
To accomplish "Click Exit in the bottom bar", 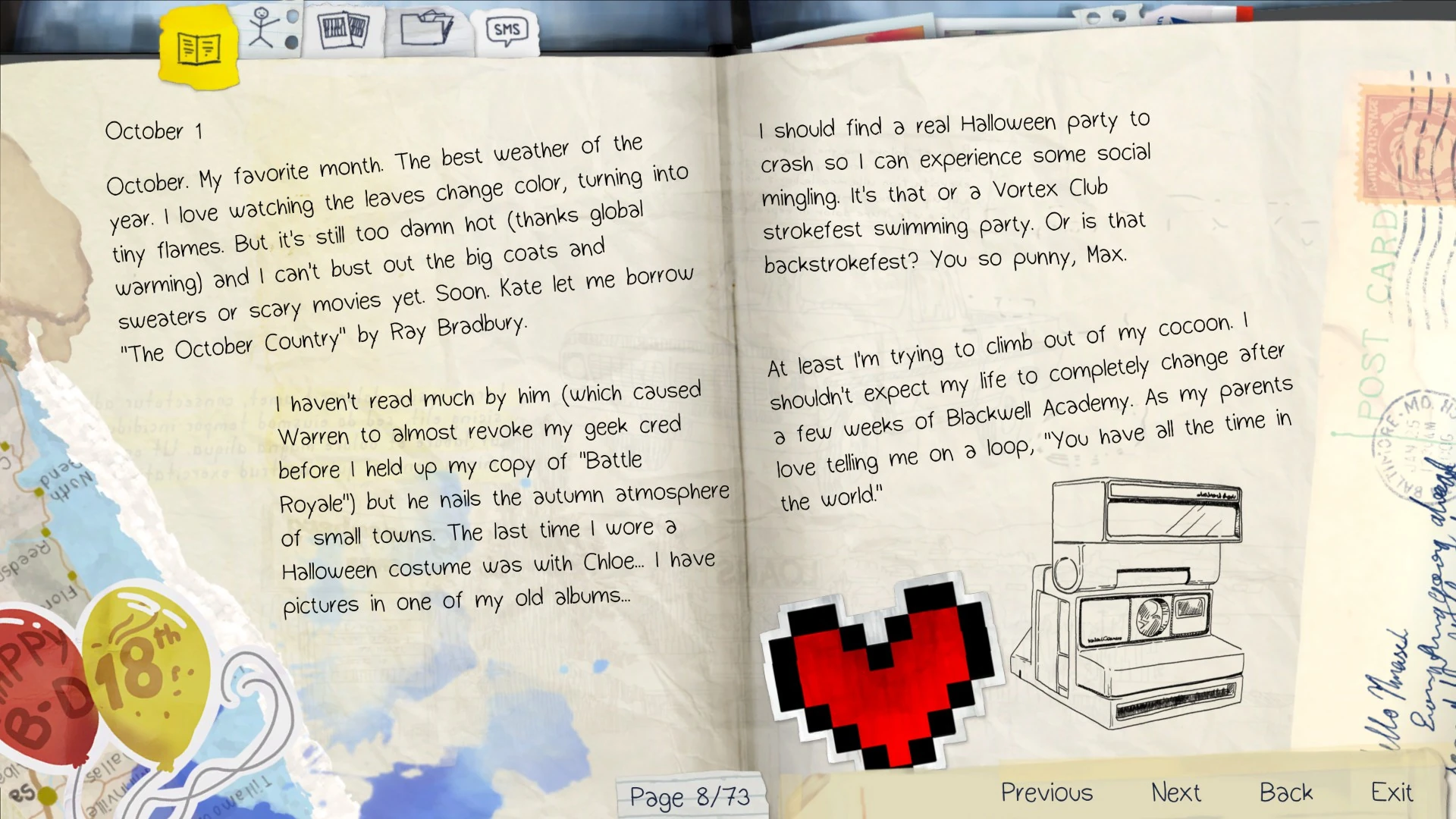I will [1392, 792].
